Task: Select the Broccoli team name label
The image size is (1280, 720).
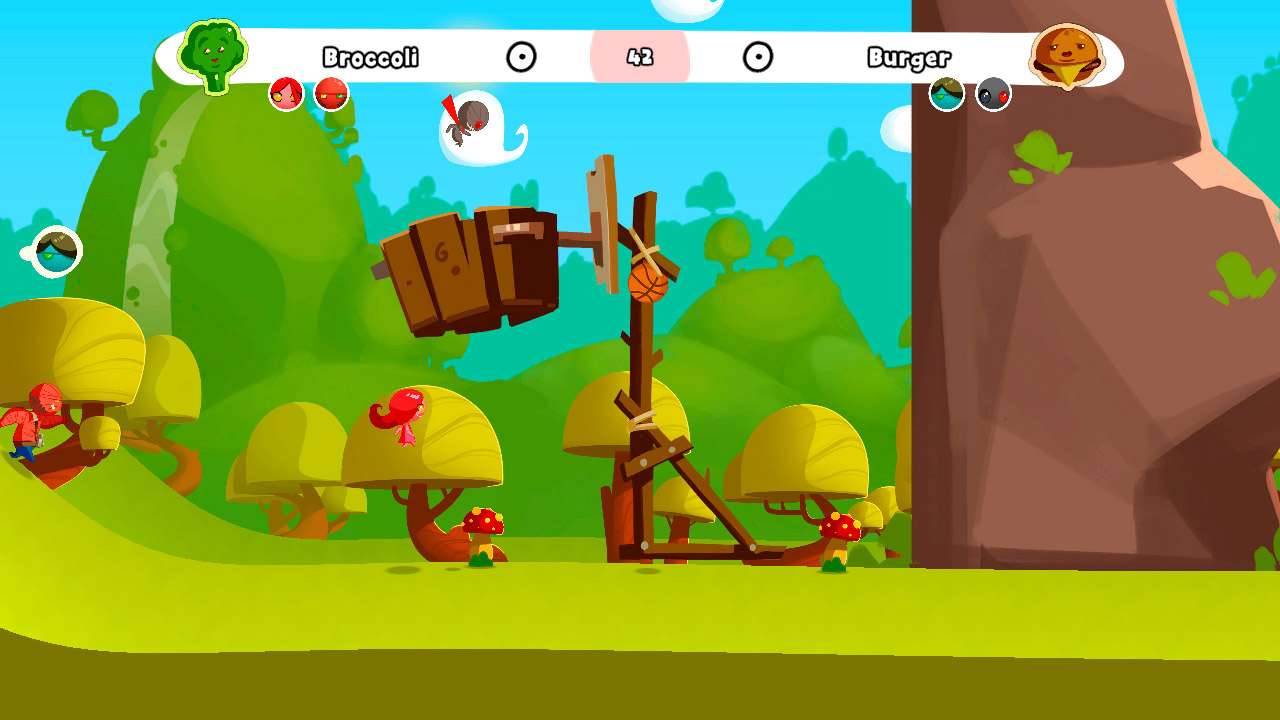Action: 371,58
